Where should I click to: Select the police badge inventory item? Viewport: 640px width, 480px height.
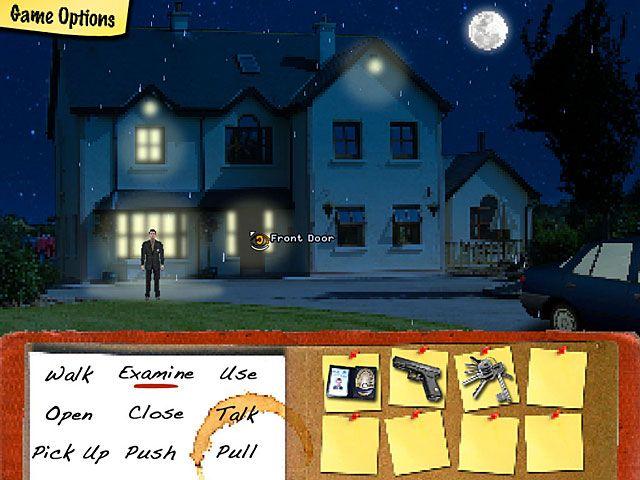pos(353,381)
